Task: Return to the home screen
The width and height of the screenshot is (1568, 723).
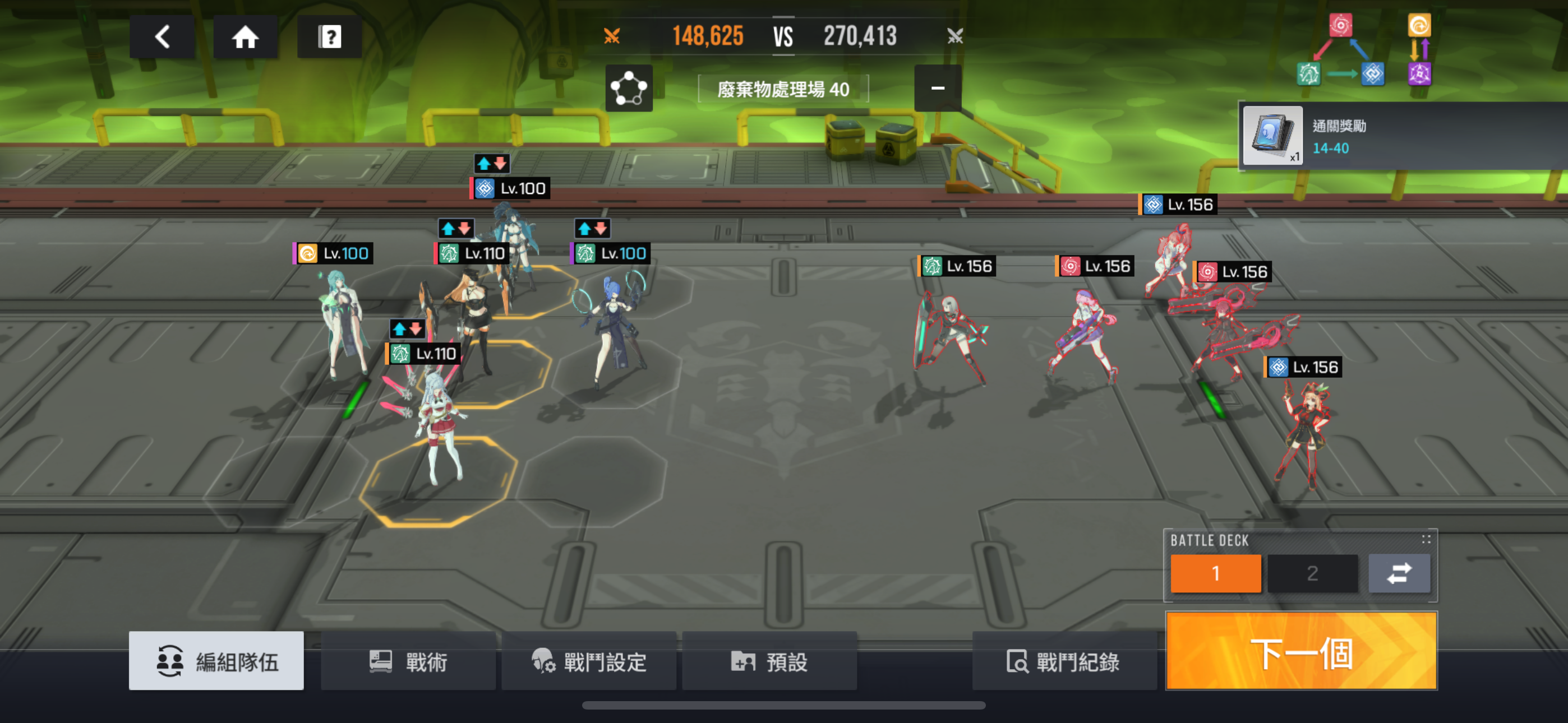Action: coord(245,37)
